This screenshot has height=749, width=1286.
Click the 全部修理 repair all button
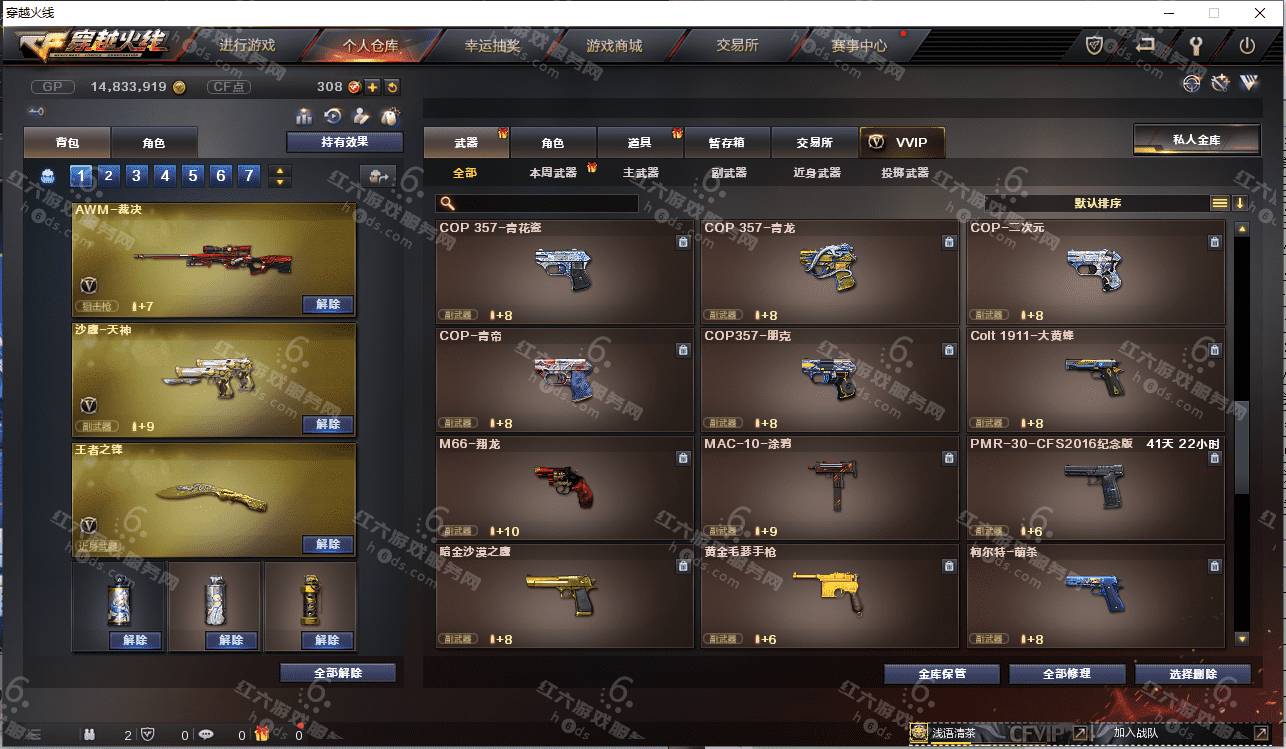point(1067,673)
